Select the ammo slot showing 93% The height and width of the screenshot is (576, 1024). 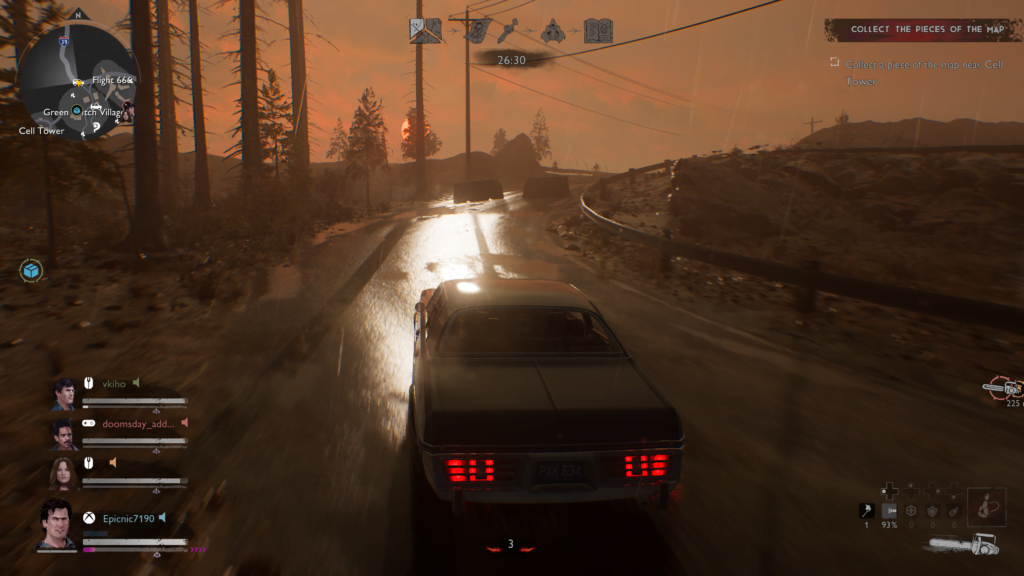[x=889, y=511]
